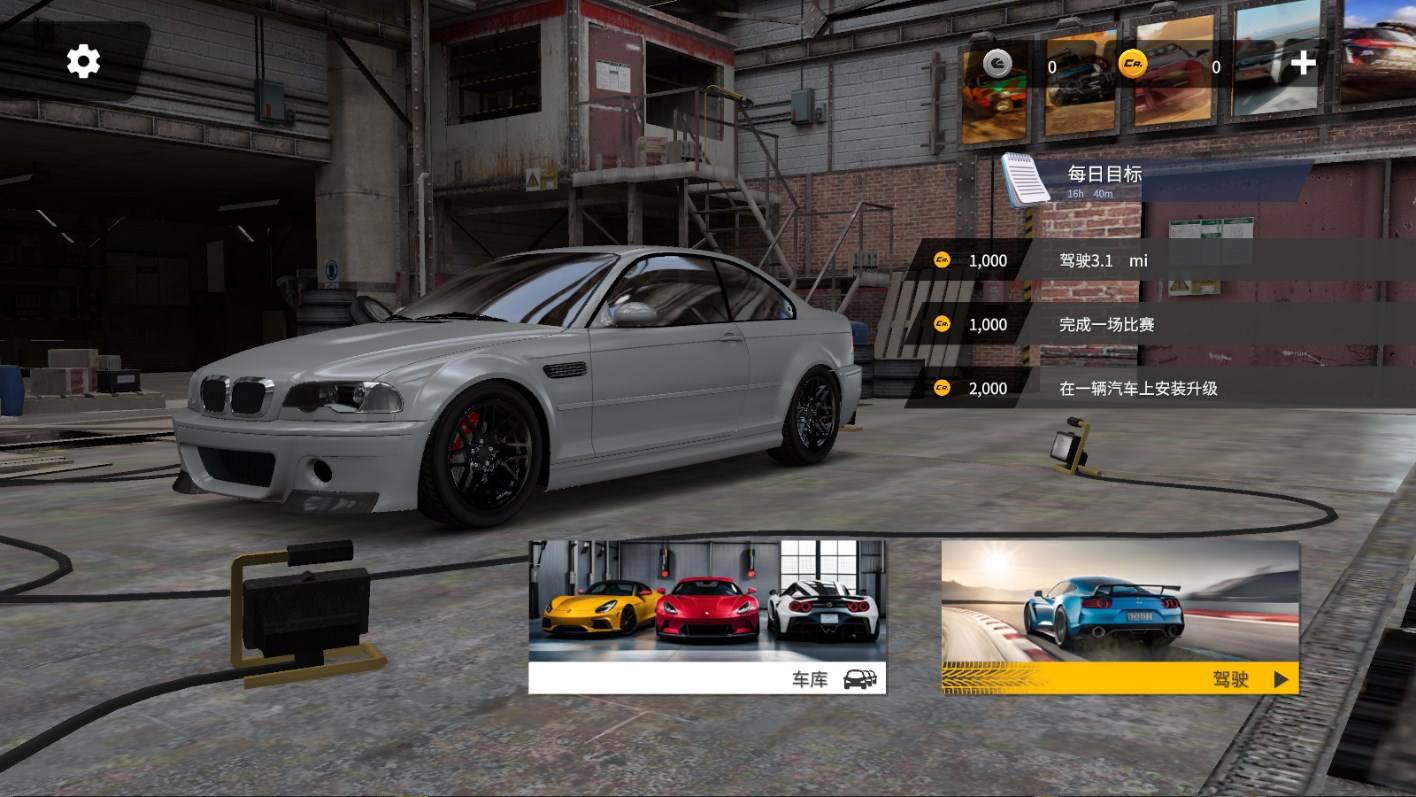Select the 驾驶3.1 mi daily goal
This screenshot has width=1416, height=797.
tap(1103, 261)
